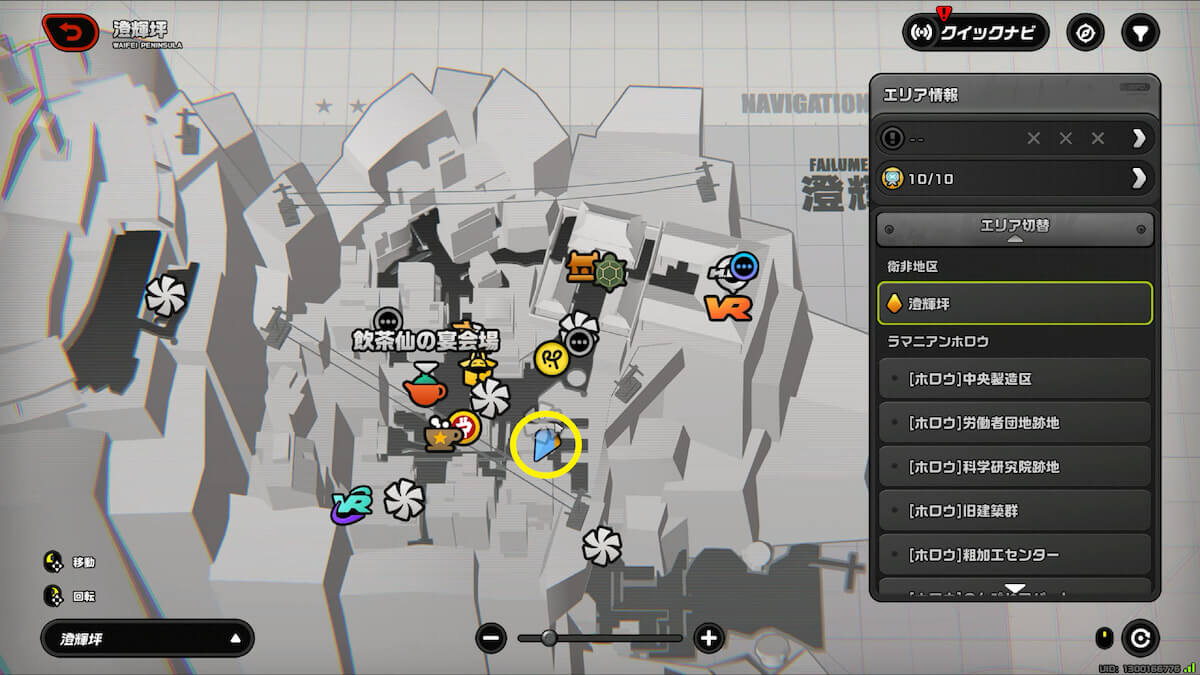Select [ホロウ]粗加工センター entry

pos(1014,555)
